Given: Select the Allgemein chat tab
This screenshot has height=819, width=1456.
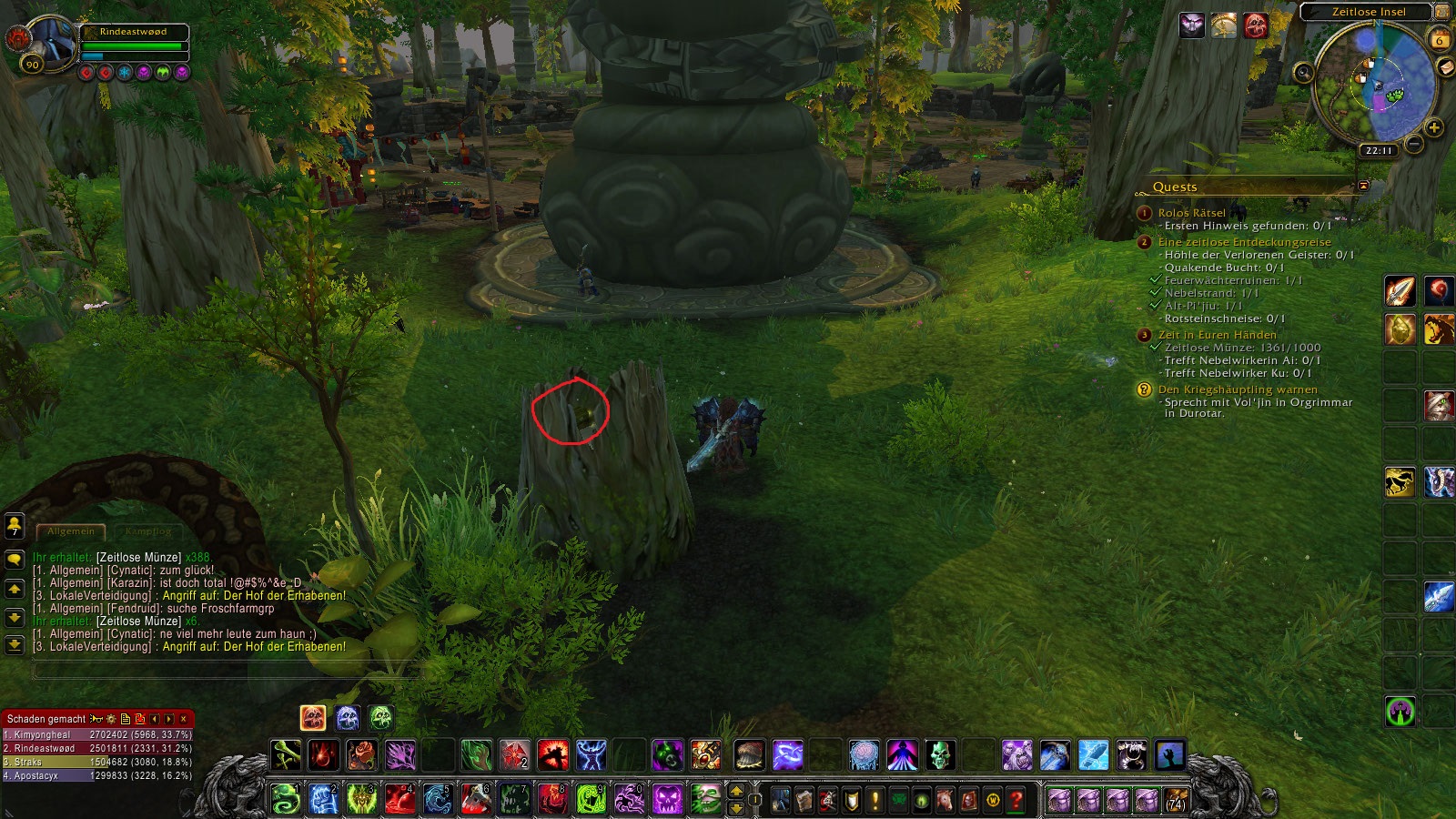Looking at the screenshot, I should [x=71, y=531].
